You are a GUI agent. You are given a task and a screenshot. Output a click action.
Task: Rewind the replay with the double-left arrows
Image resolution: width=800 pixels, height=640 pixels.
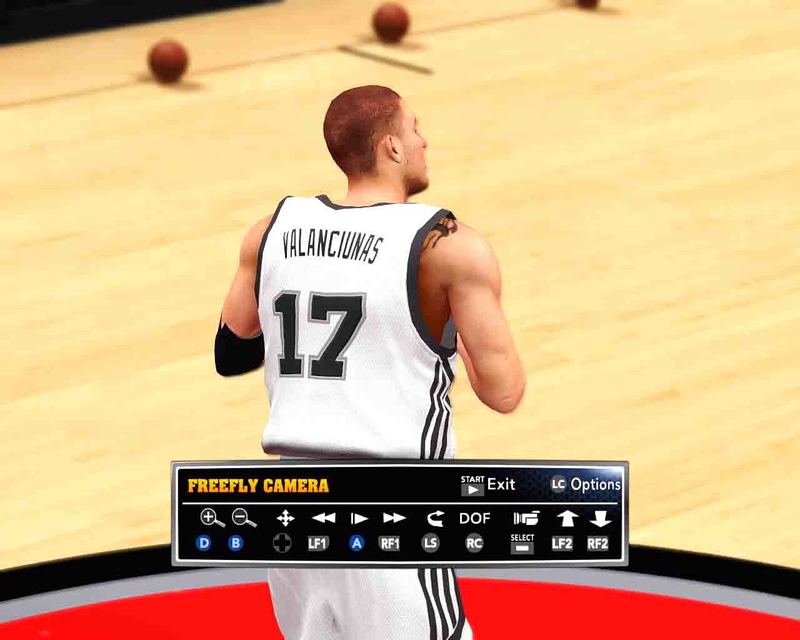coord(323,518)
